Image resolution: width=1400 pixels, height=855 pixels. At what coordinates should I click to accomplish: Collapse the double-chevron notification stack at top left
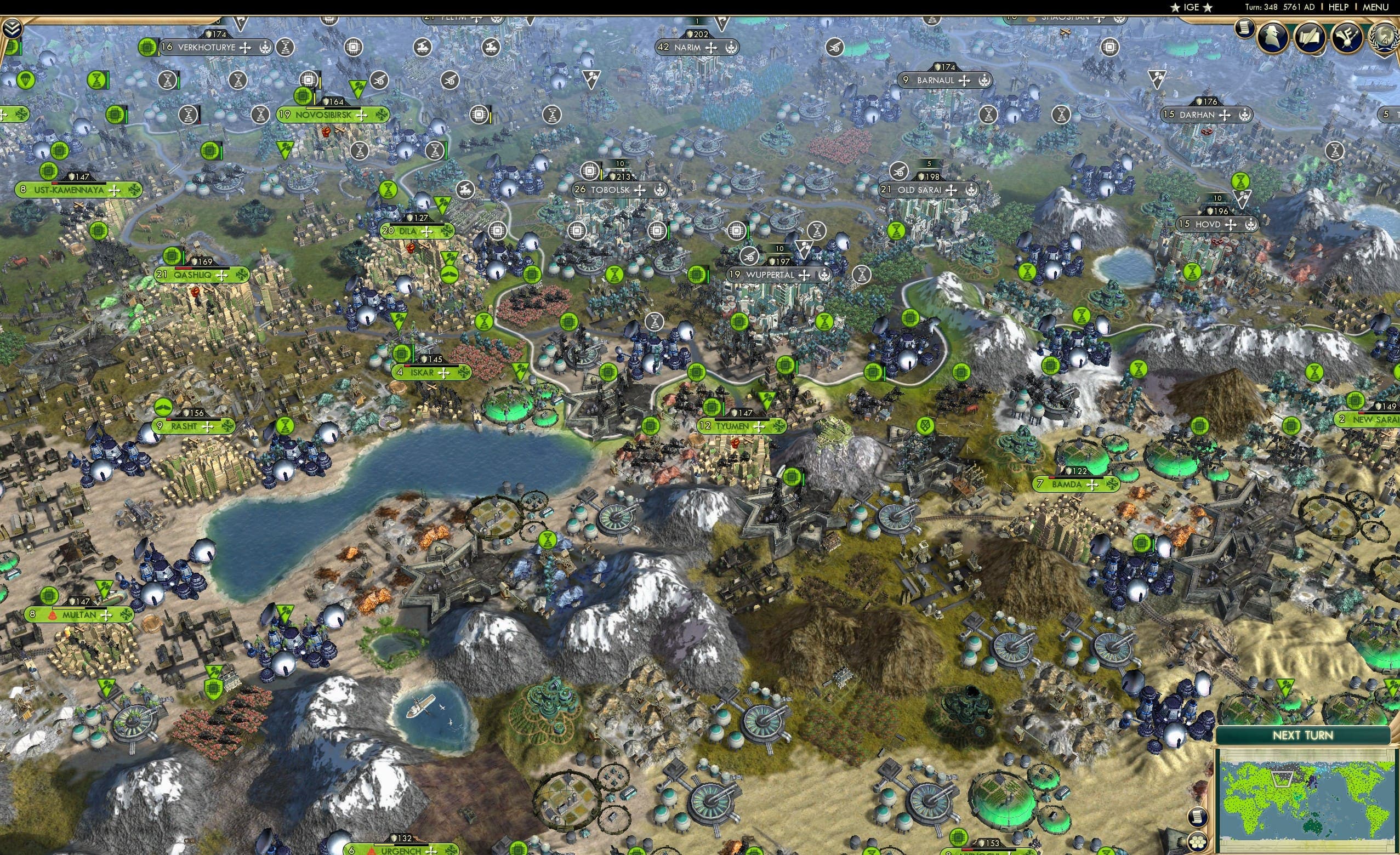coord(13,29)
